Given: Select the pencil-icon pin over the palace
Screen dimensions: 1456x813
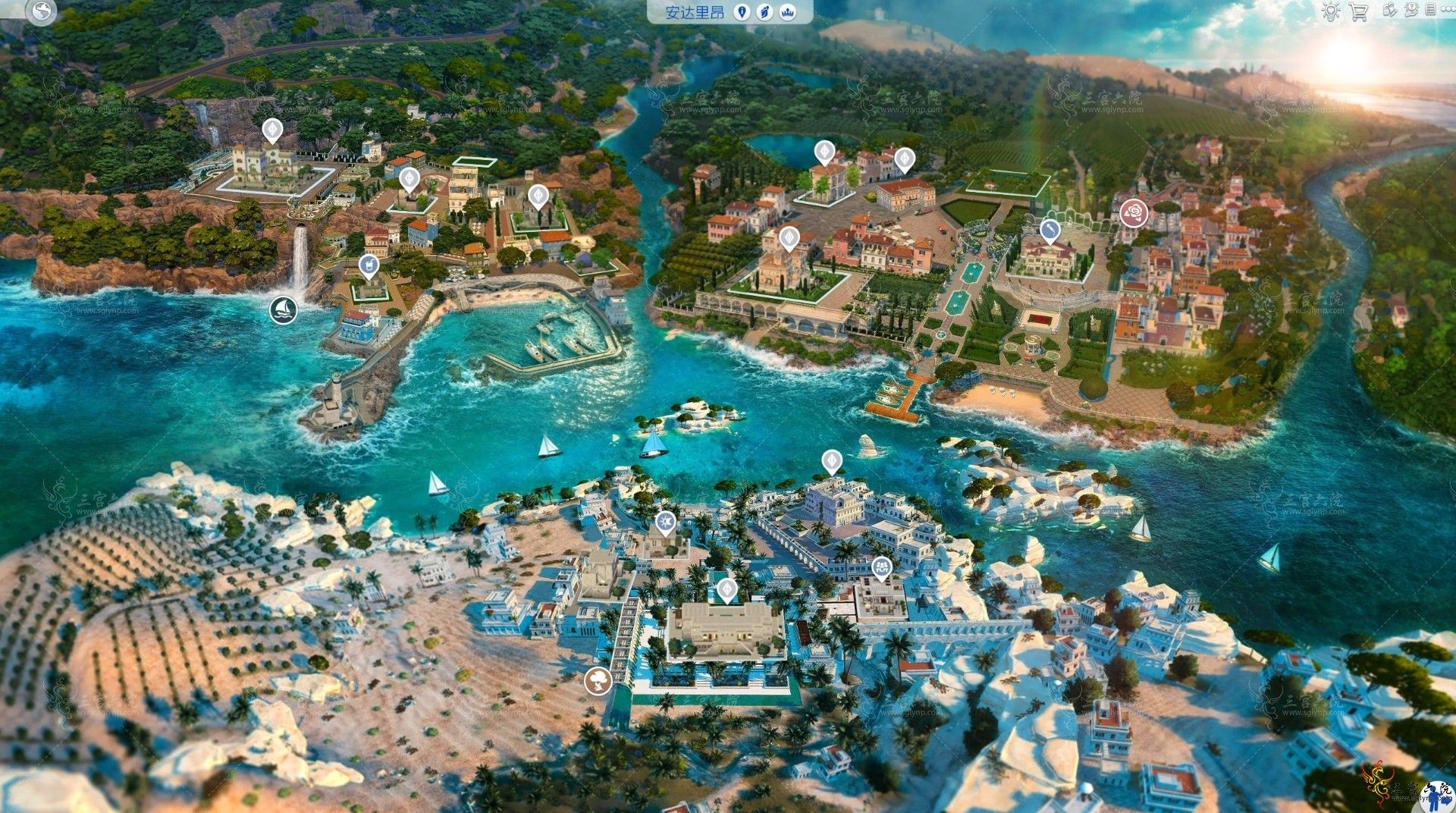Looking at the screenshot, I should click(1050, 229).
